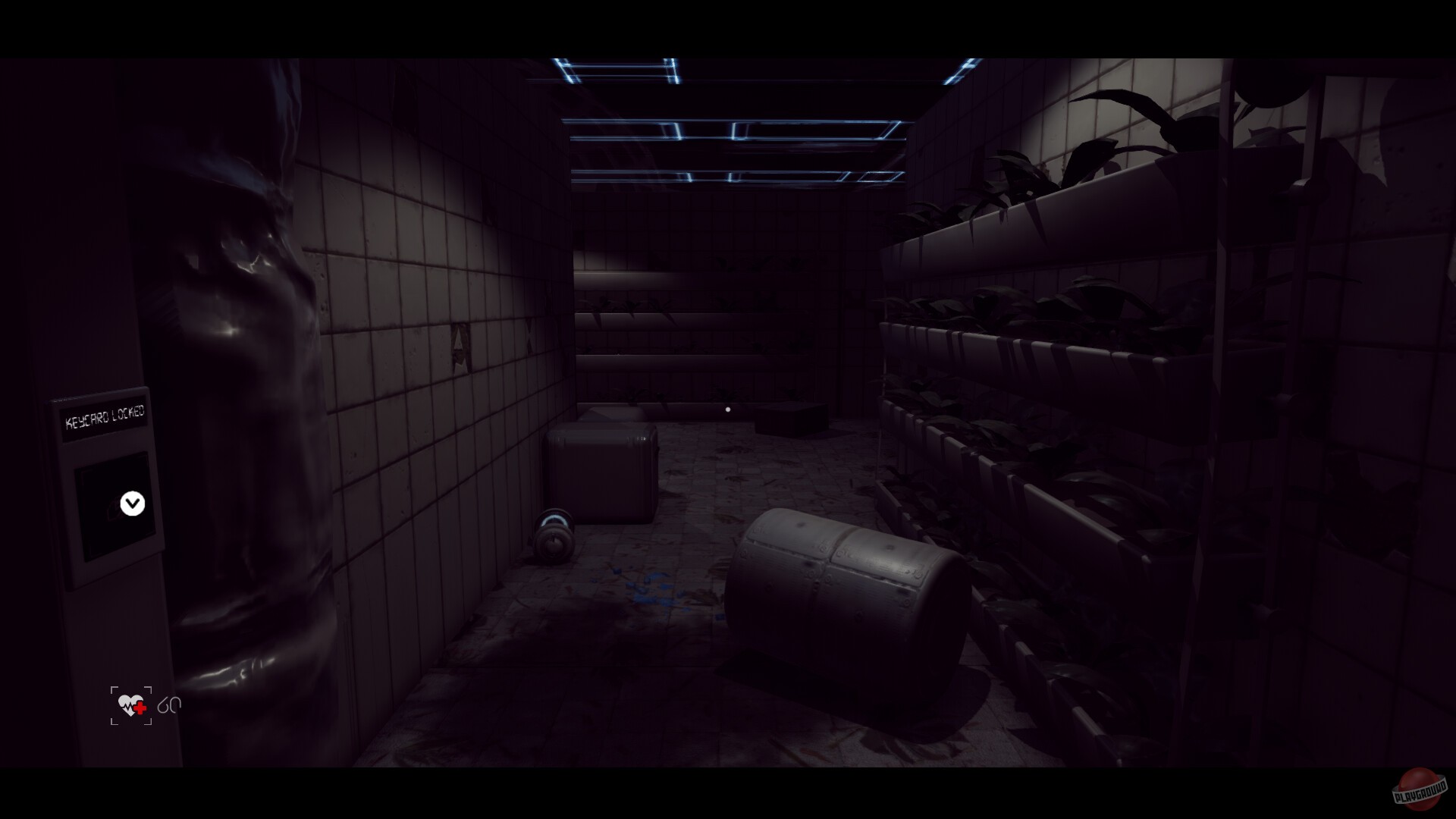
Task: Select the red medical cross on the health icon
Action: [140, 708]
